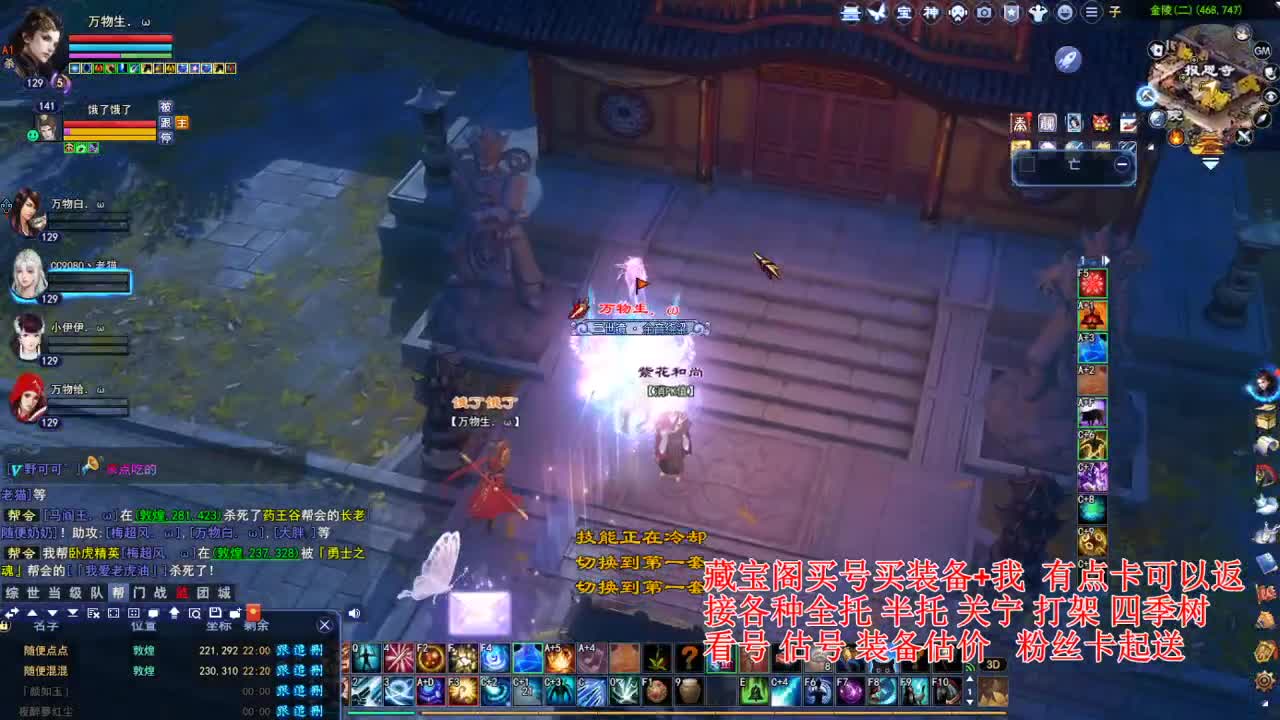Viewport: 1280px width, 720px height.
Task: Click the scroll-to-bottom chevron in chat toolbar
Action: point(70,614)
